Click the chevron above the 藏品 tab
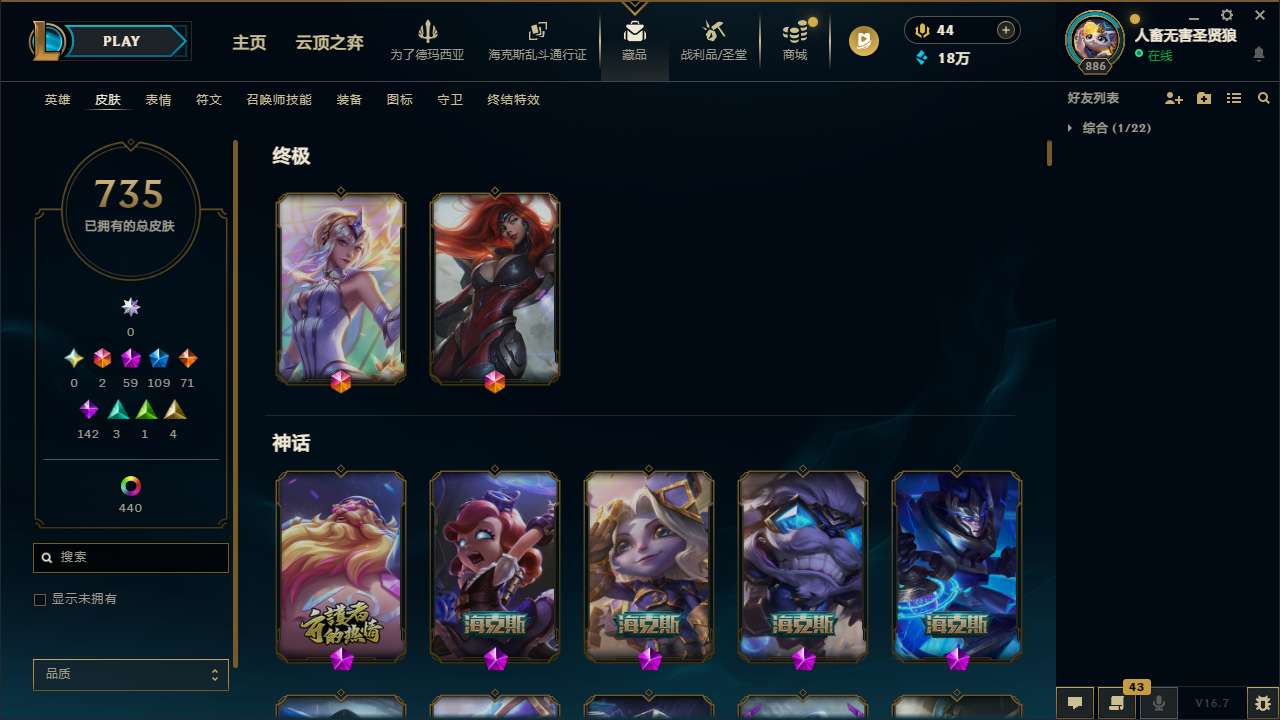Viewport: 1280px width, 720px height. pos(634,8)
